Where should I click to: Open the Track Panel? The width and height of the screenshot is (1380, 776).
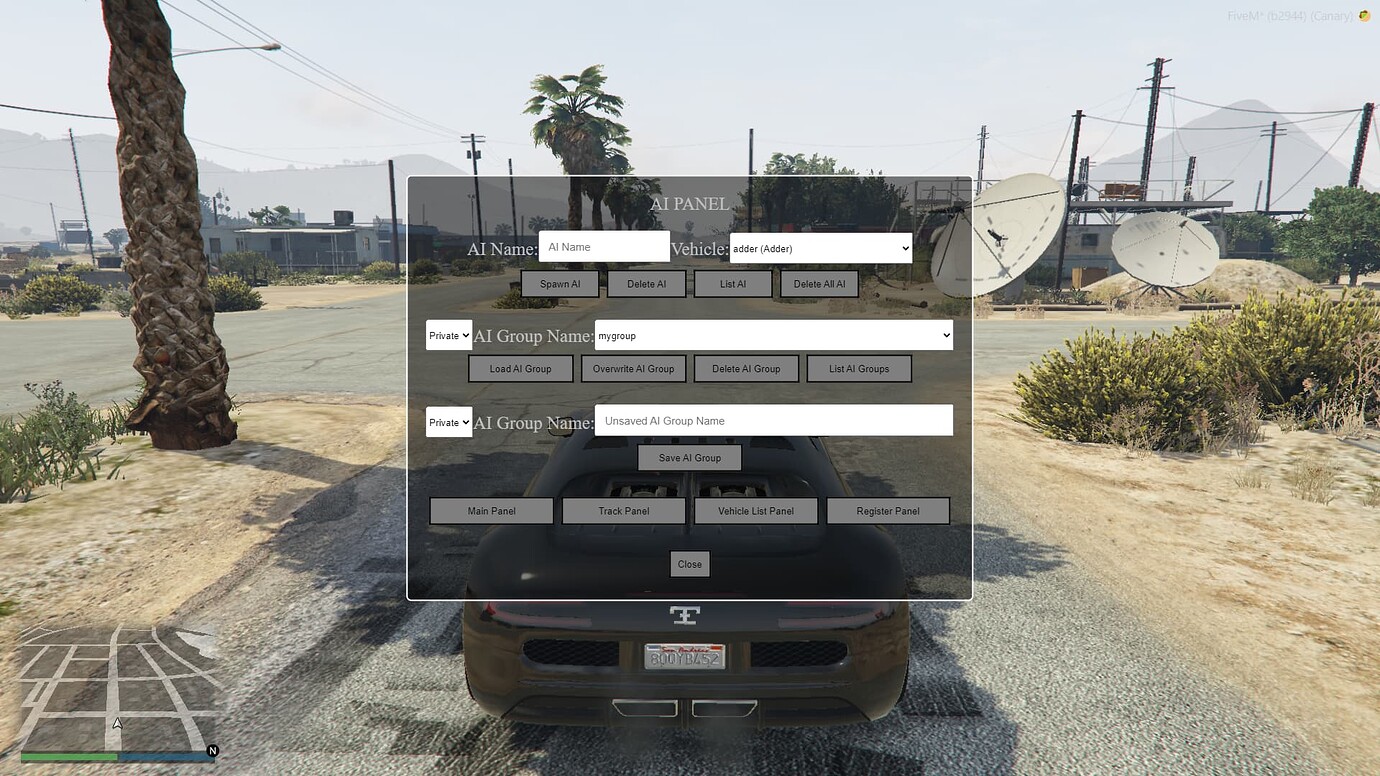tap(623, 510)
